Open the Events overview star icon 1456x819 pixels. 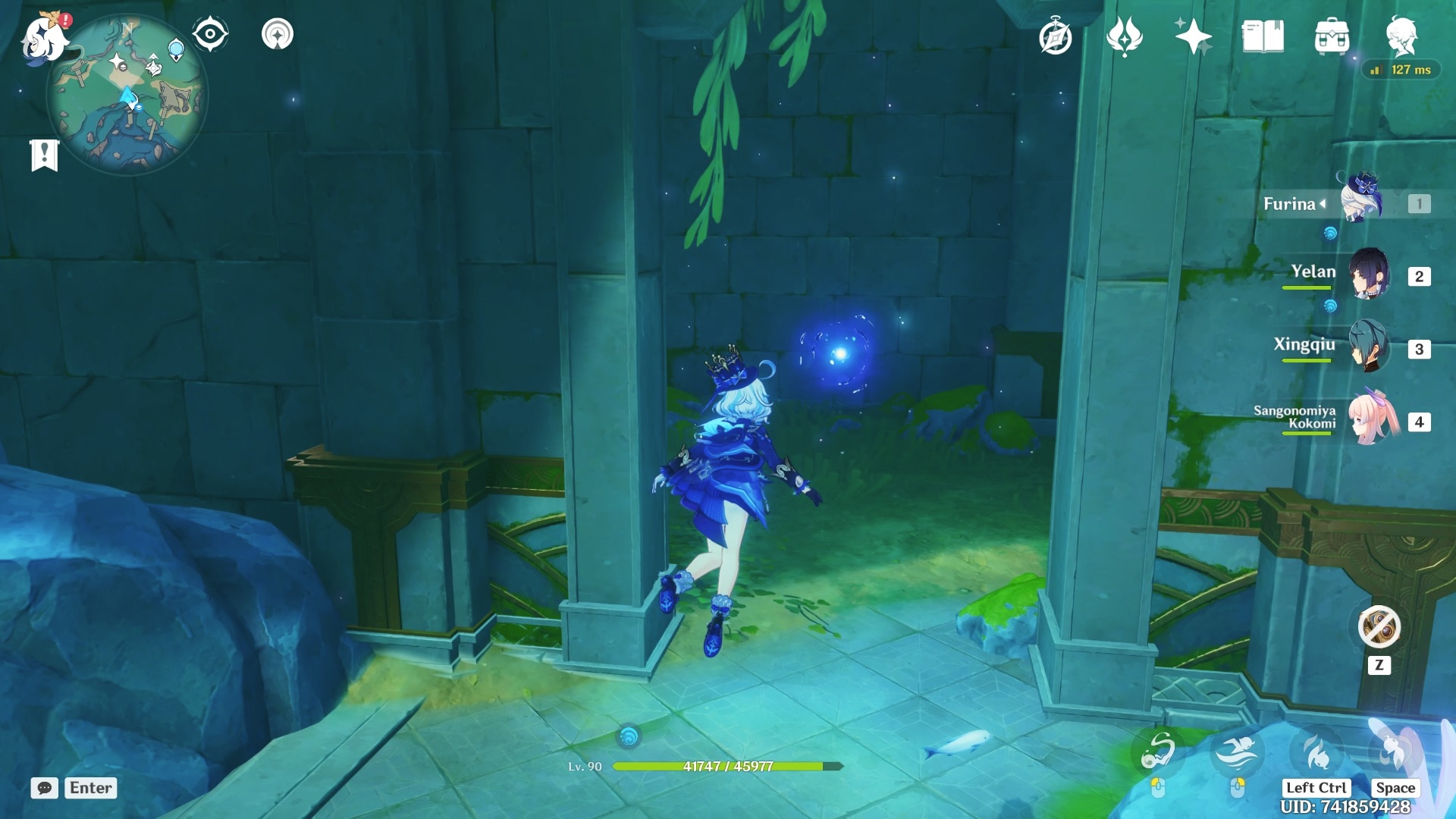point(1192,34)
